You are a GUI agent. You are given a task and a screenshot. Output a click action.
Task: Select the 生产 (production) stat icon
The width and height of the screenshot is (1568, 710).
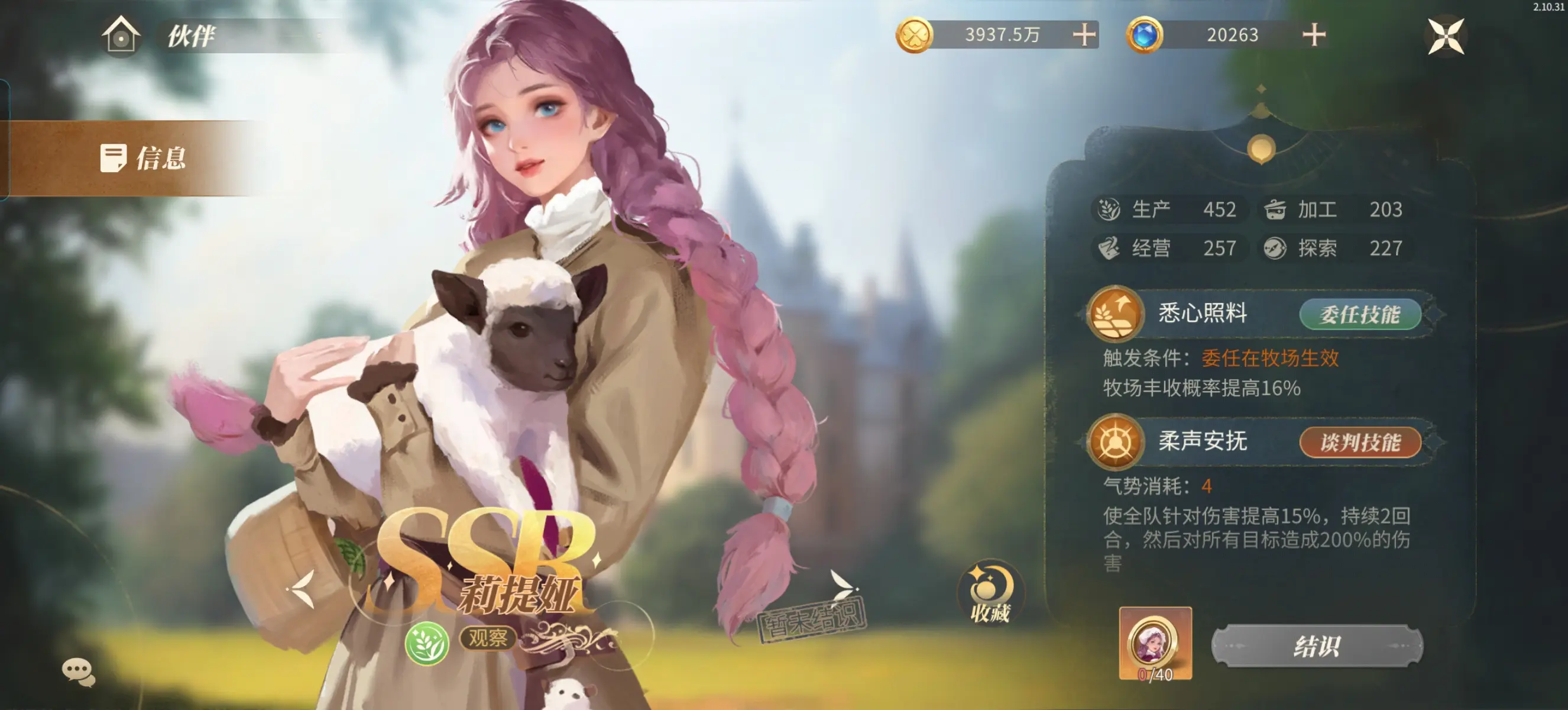tap(1110, 209)
